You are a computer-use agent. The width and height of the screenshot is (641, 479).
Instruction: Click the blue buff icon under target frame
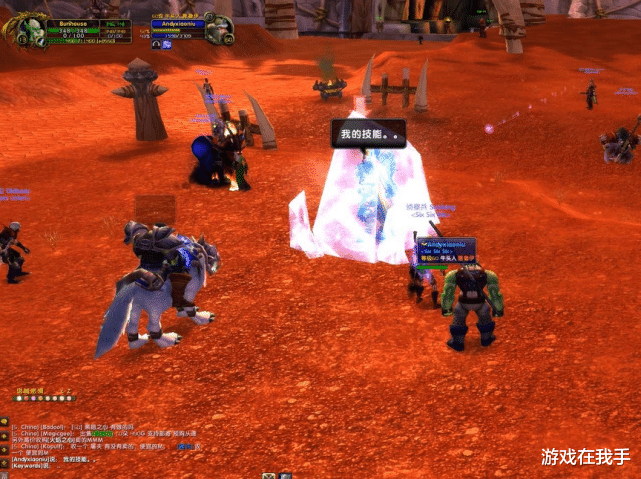(166, 45)
